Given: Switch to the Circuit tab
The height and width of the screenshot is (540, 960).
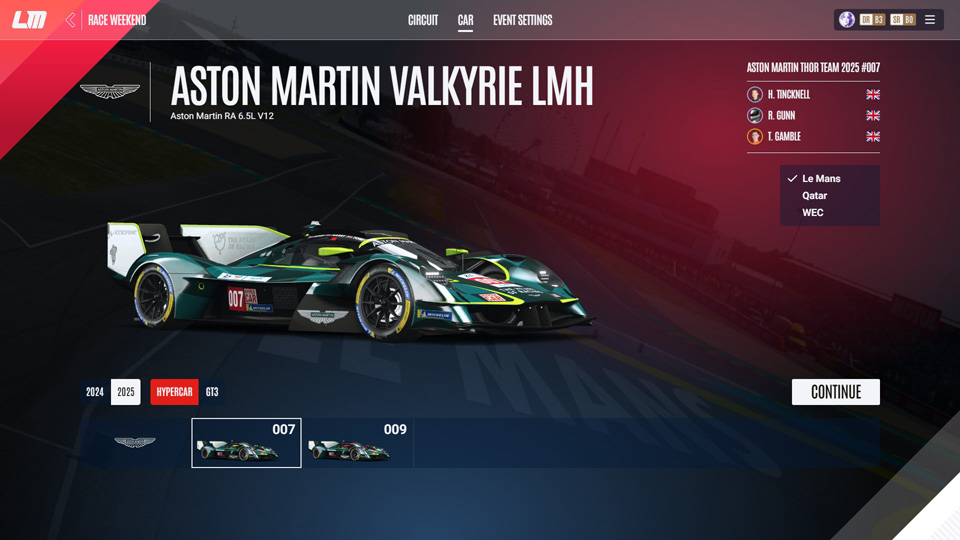Looking at the screenshot, I should pos(423,20).
